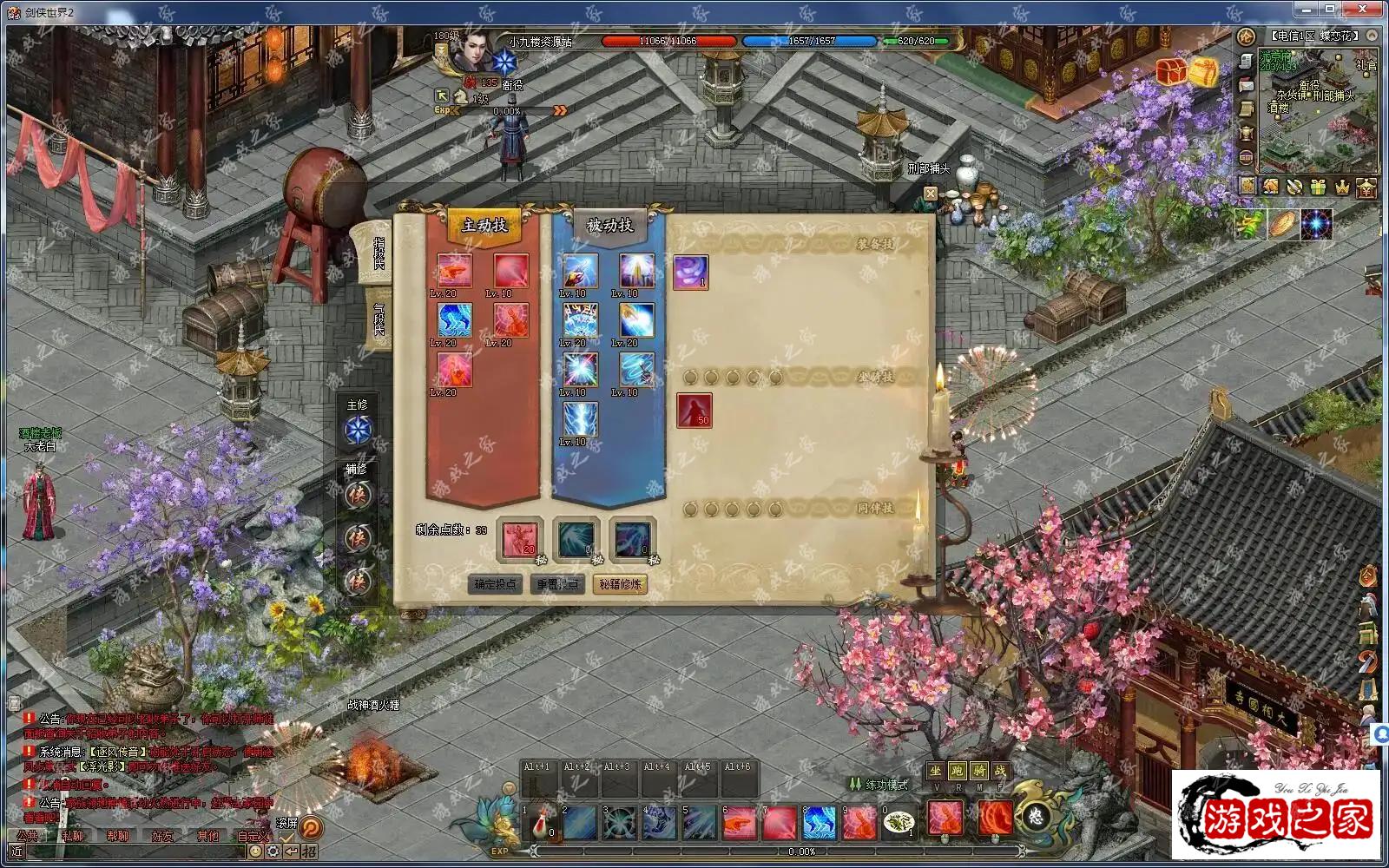Select the 气段氏 side tab
Viewport: 1389px width, 868px height.
[379, 318]
